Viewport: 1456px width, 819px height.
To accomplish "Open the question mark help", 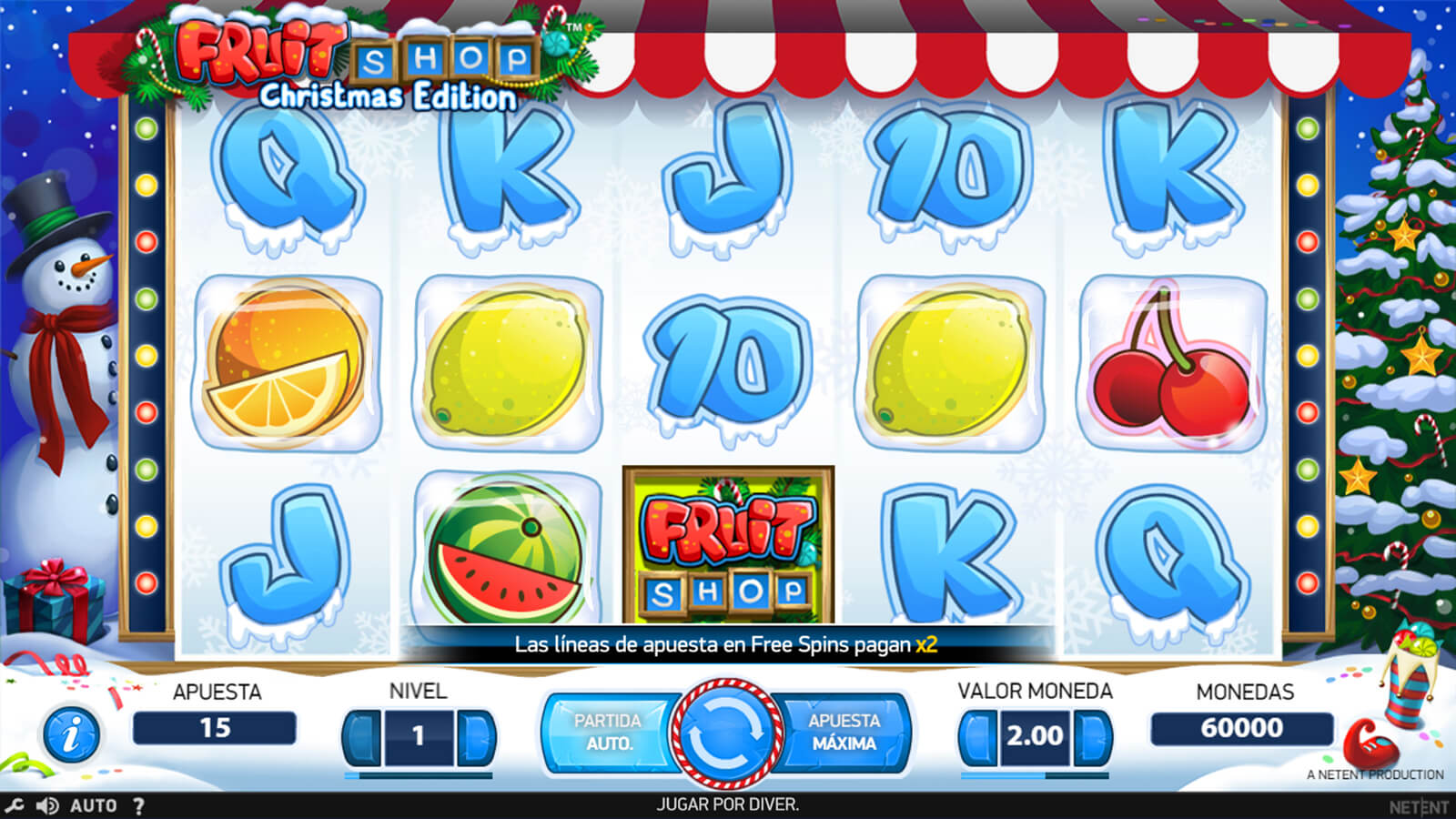I will pos(138,805).
